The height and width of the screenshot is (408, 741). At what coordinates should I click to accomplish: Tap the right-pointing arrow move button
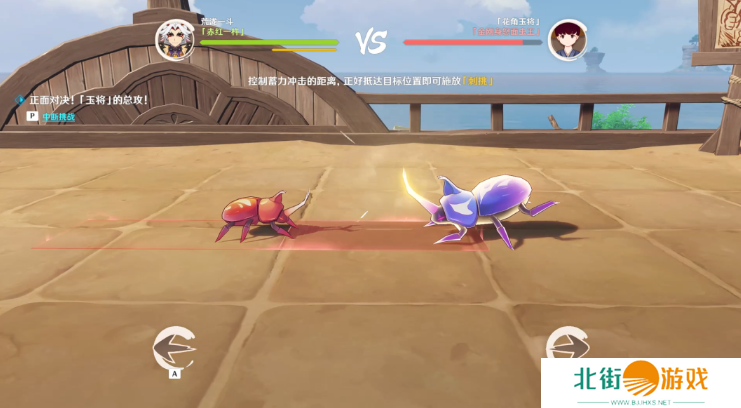point(567,346)
